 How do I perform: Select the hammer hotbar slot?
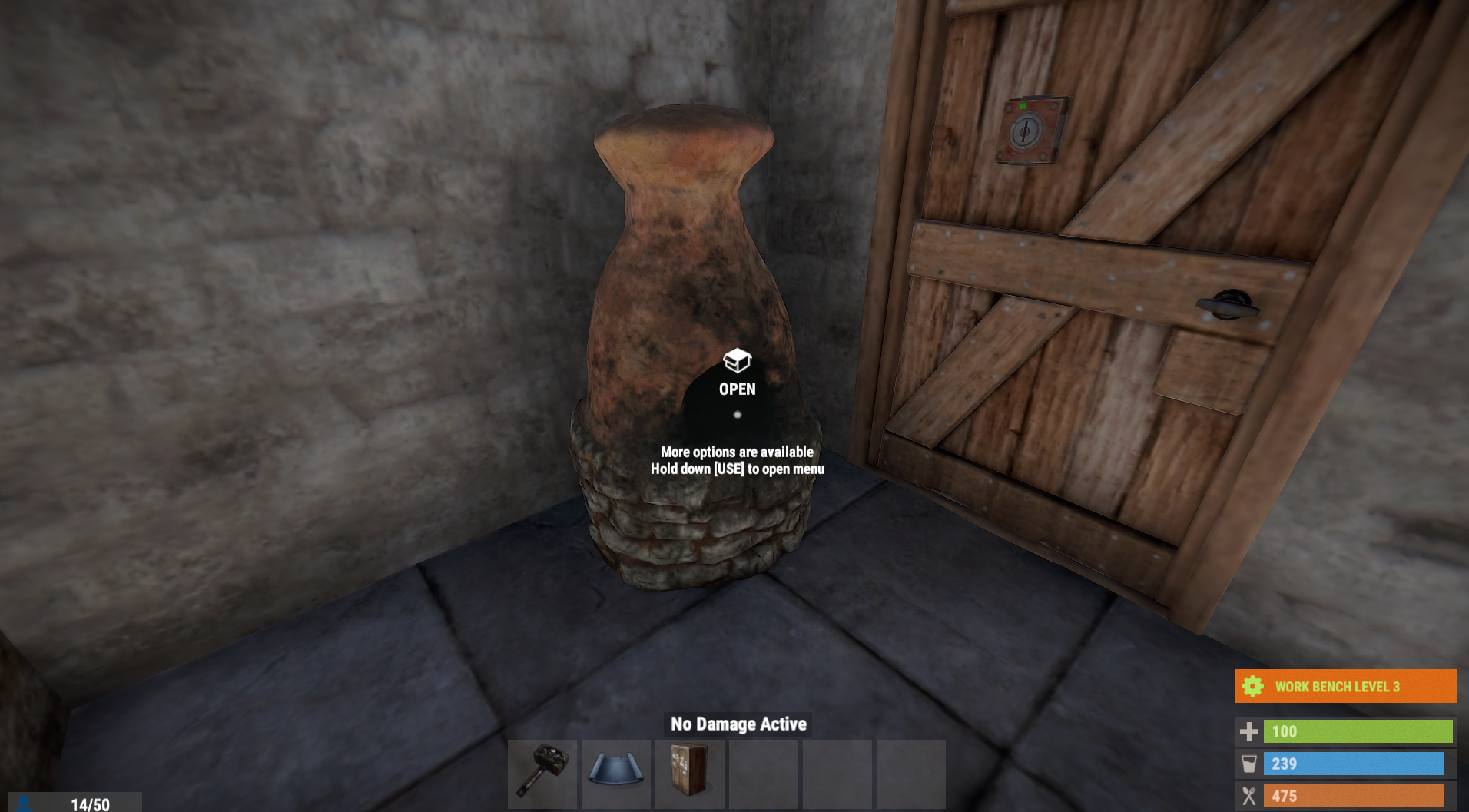coord(542,772)
